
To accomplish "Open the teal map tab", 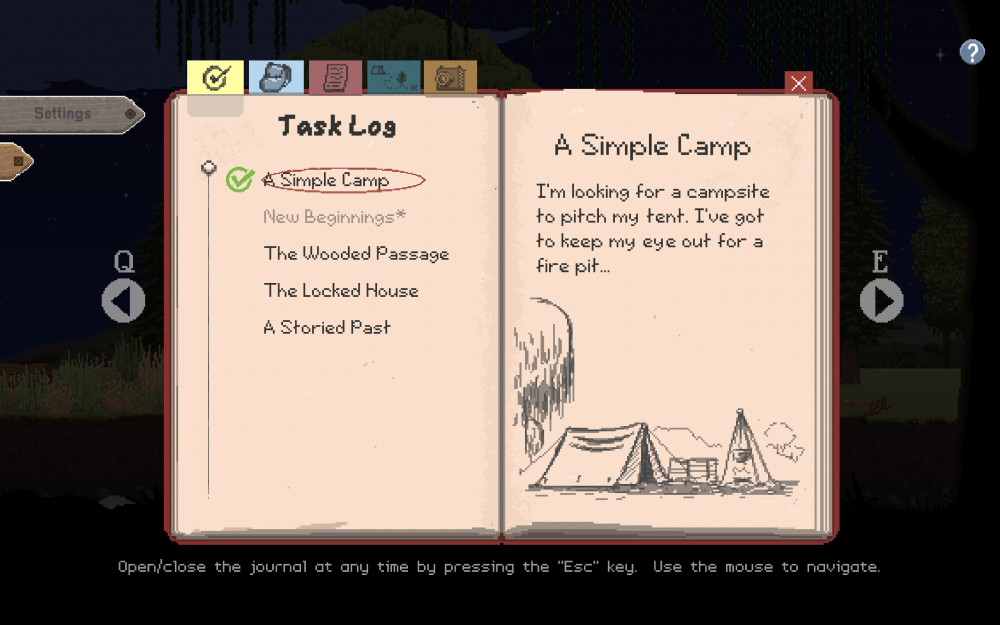I will 393,78.
